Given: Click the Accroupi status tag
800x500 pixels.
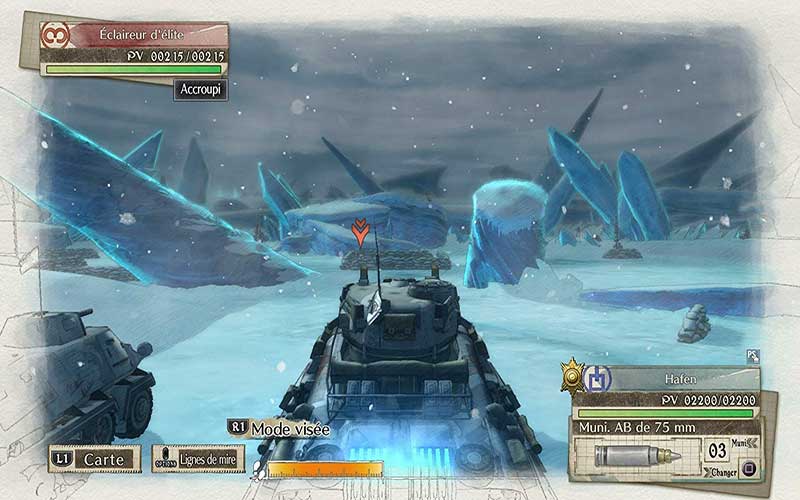Looking at the screenshot, I should pos(201,88).
